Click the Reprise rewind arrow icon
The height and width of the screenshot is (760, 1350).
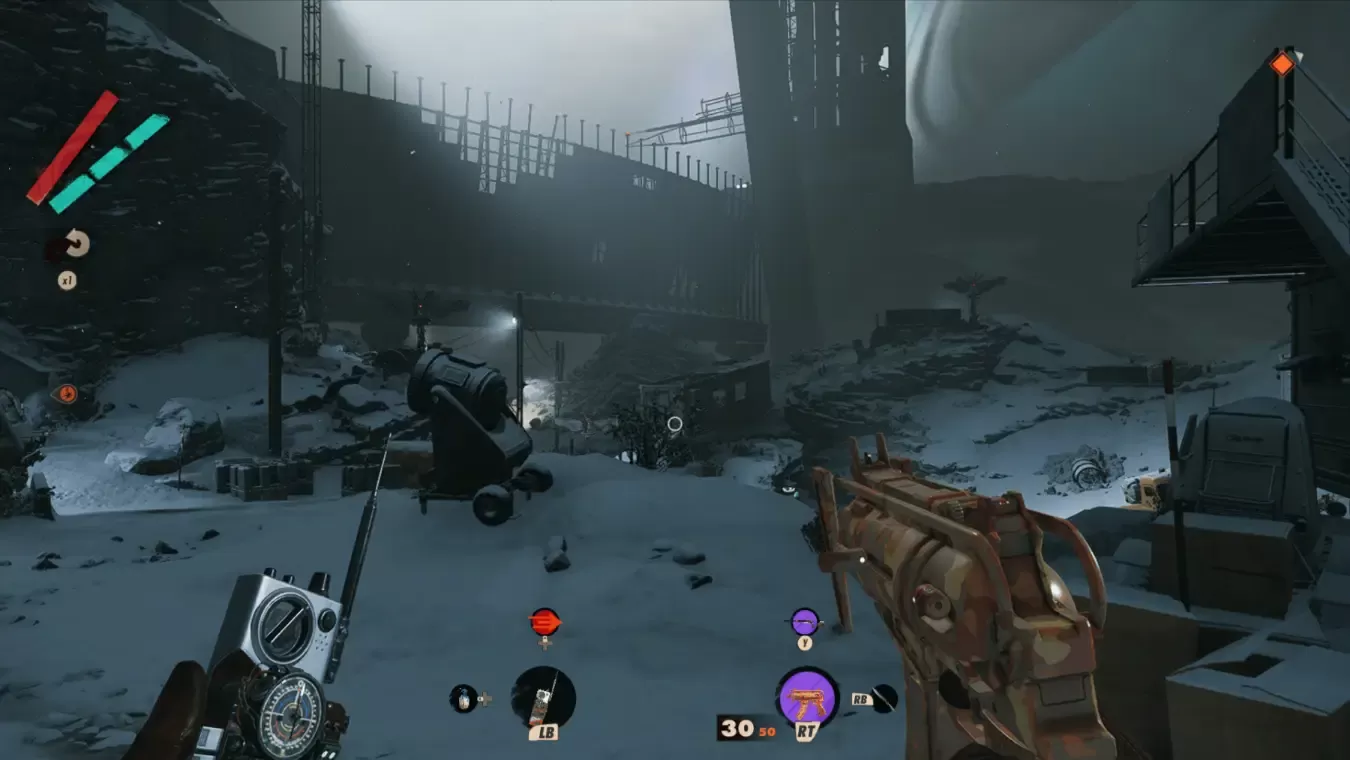(x=77, y=244)
